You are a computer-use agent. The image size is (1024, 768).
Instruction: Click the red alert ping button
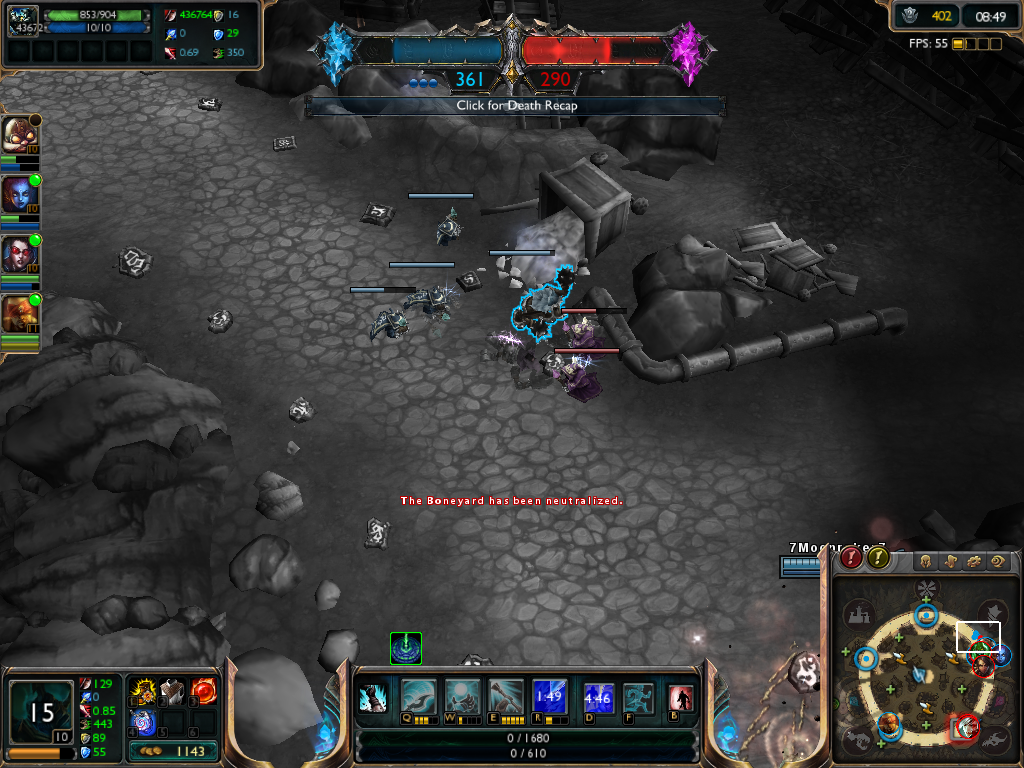pos(851,558)
